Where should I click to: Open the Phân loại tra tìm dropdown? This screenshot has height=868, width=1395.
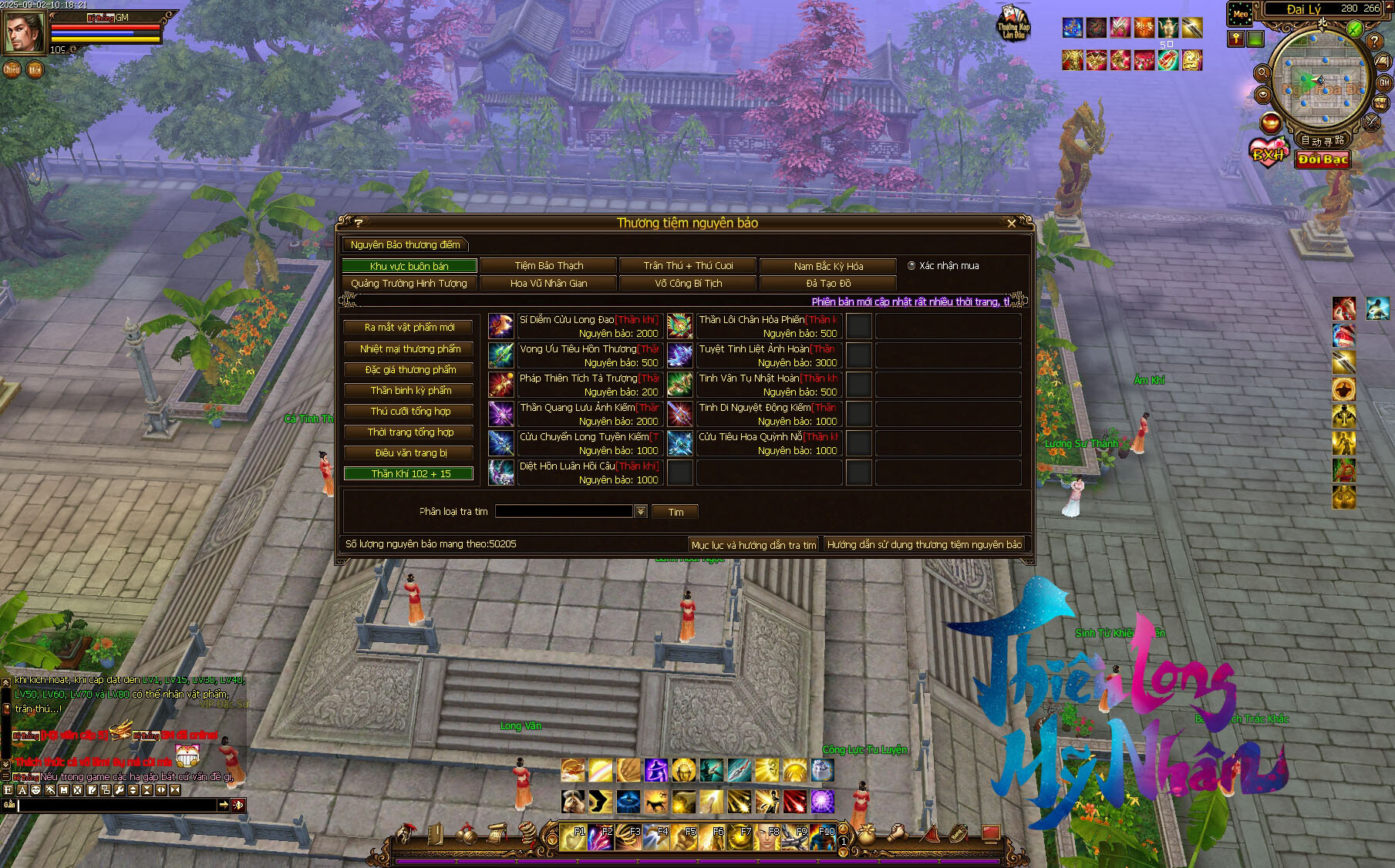pyautogui.click(x=640, y=512)
